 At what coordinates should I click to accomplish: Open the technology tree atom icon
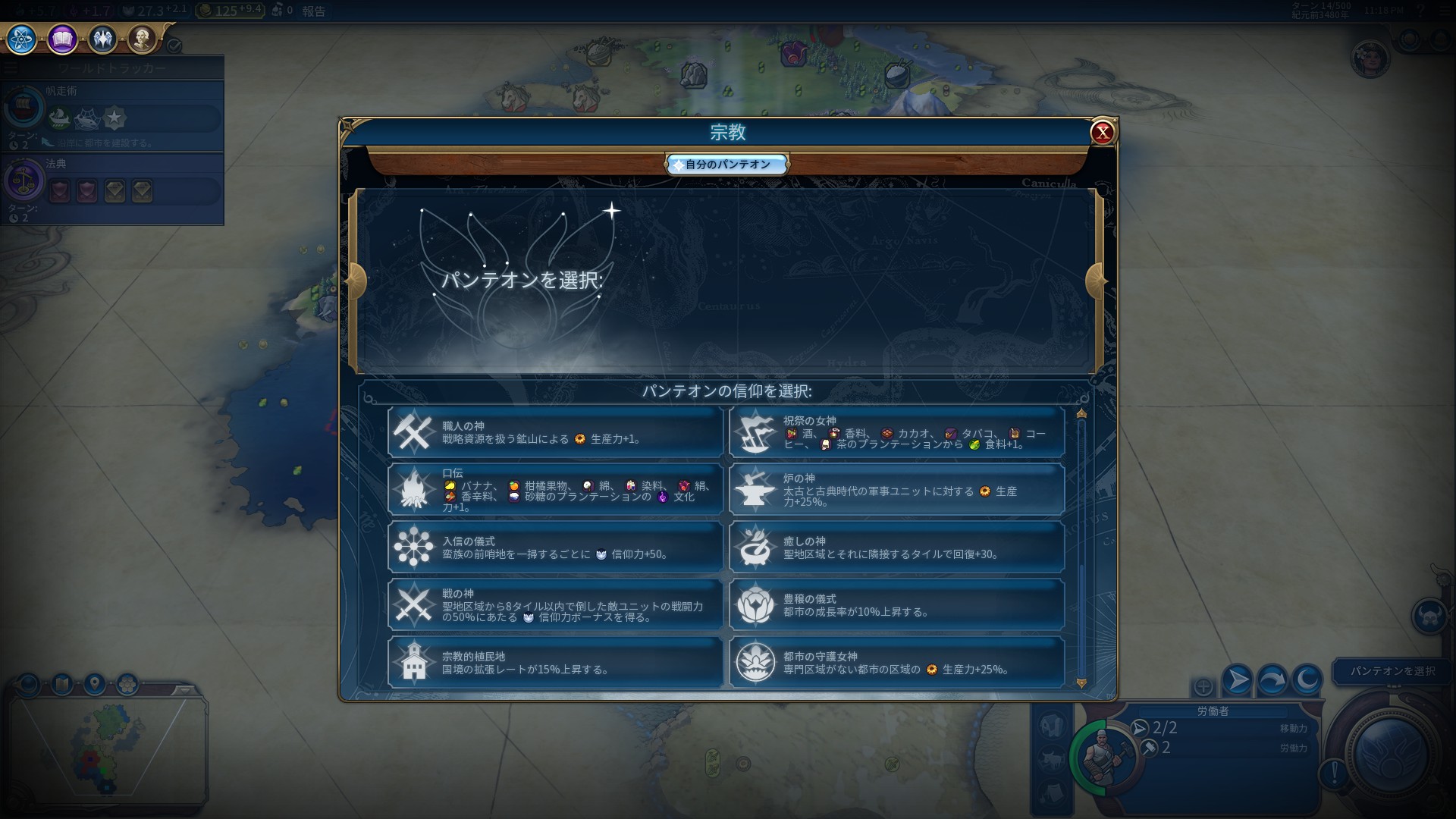click(x=21, y=39)
